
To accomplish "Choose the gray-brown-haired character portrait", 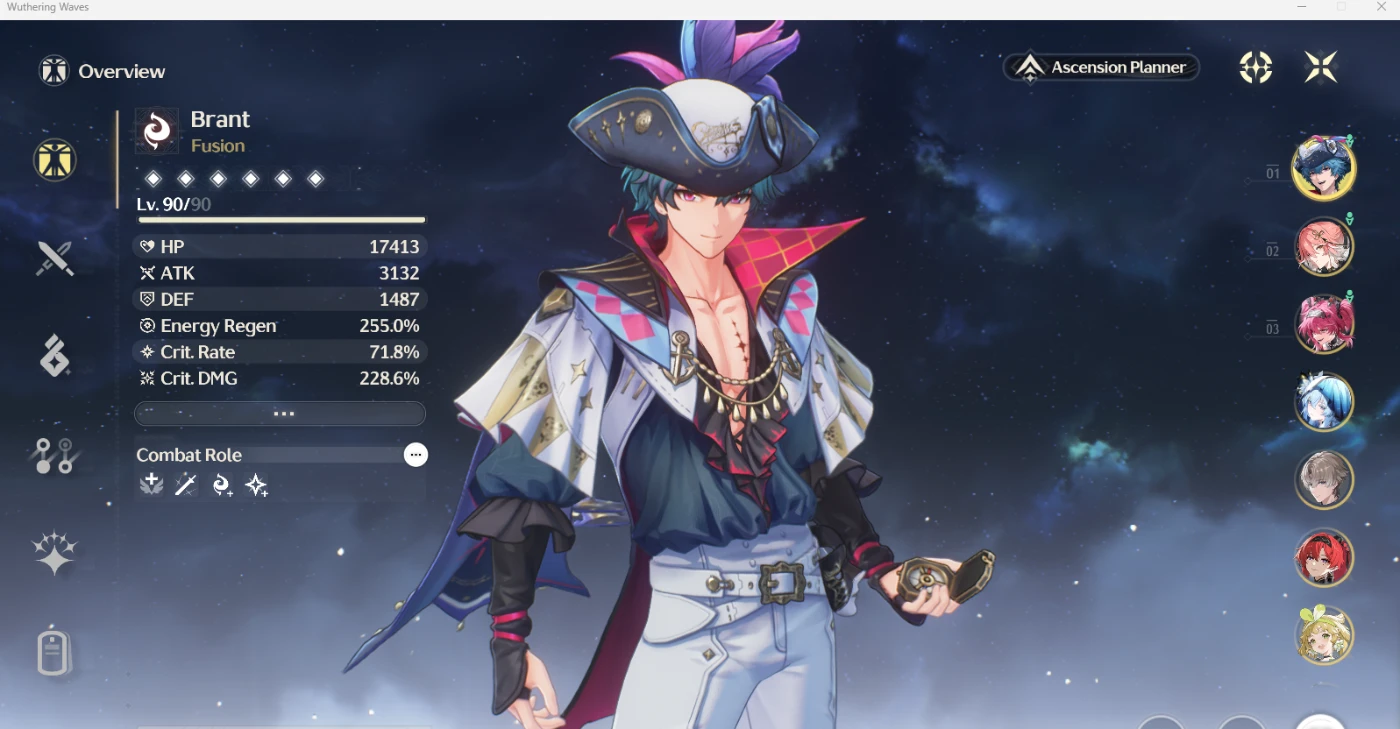I will [x=1324, y=480].
